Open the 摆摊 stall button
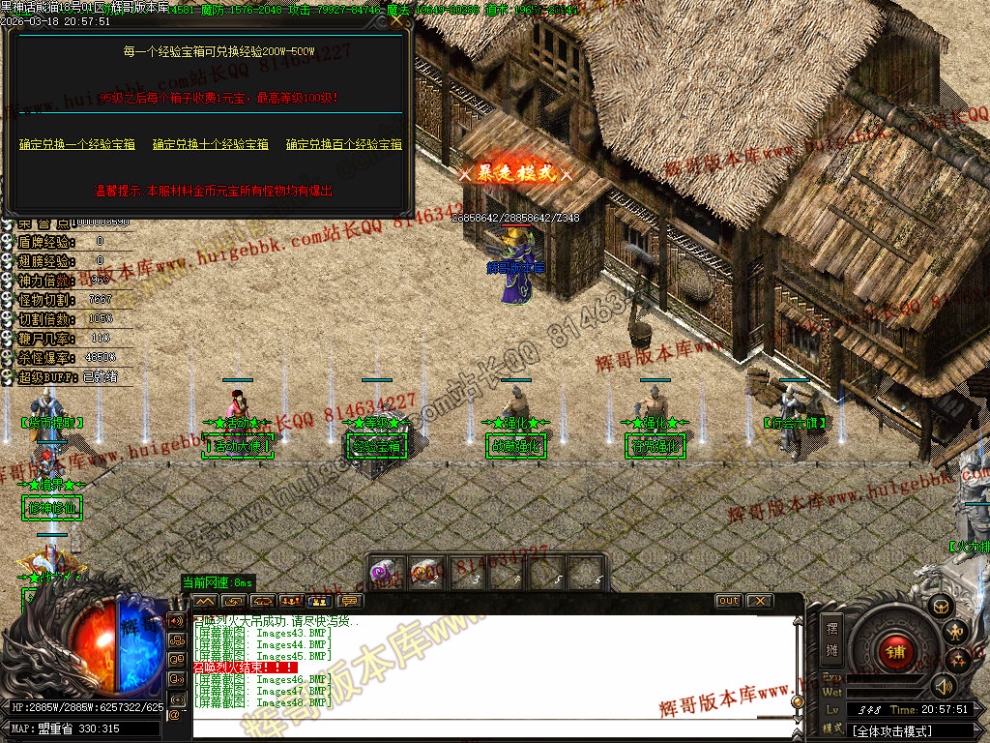 (832, 637)
